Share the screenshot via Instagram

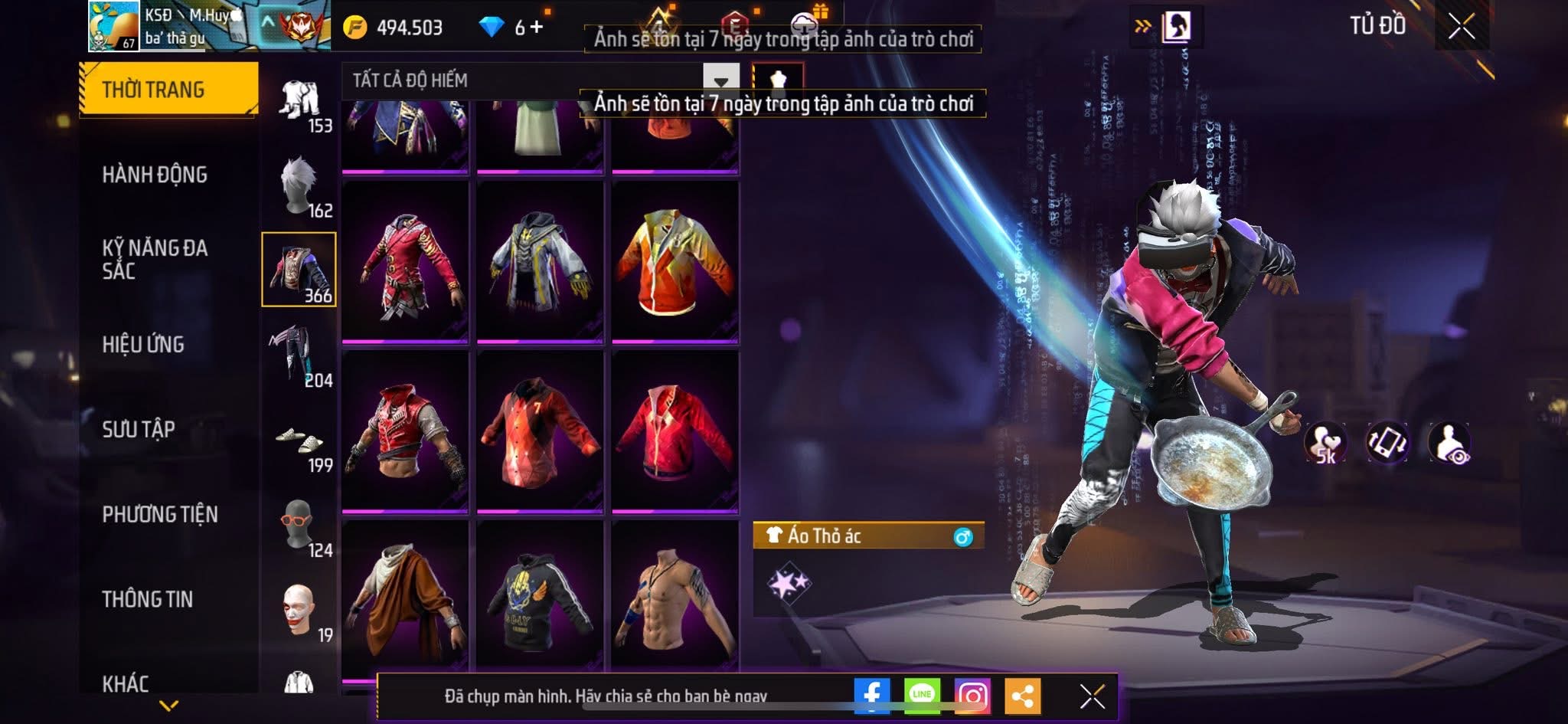tap(972, 696)
